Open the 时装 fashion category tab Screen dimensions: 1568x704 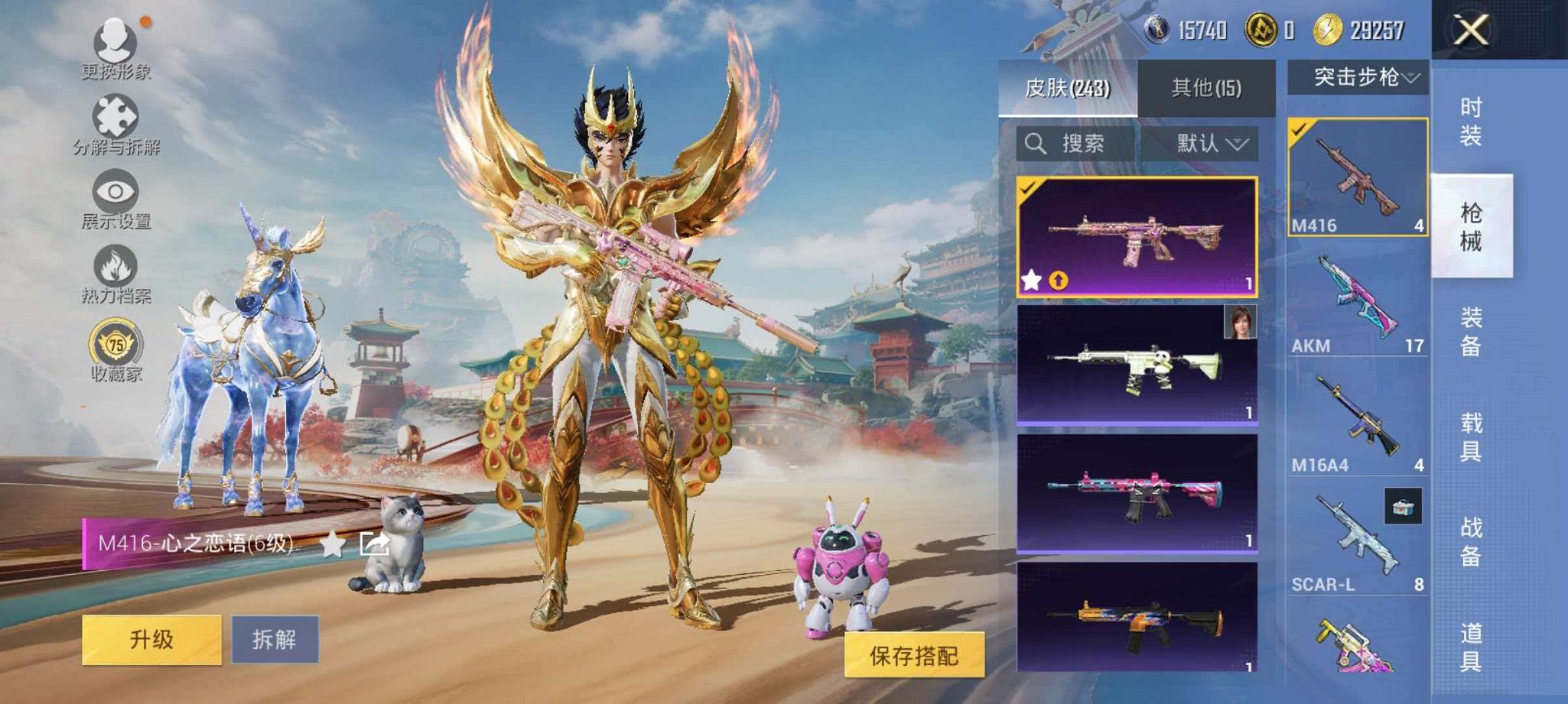tap(1472, 122)
